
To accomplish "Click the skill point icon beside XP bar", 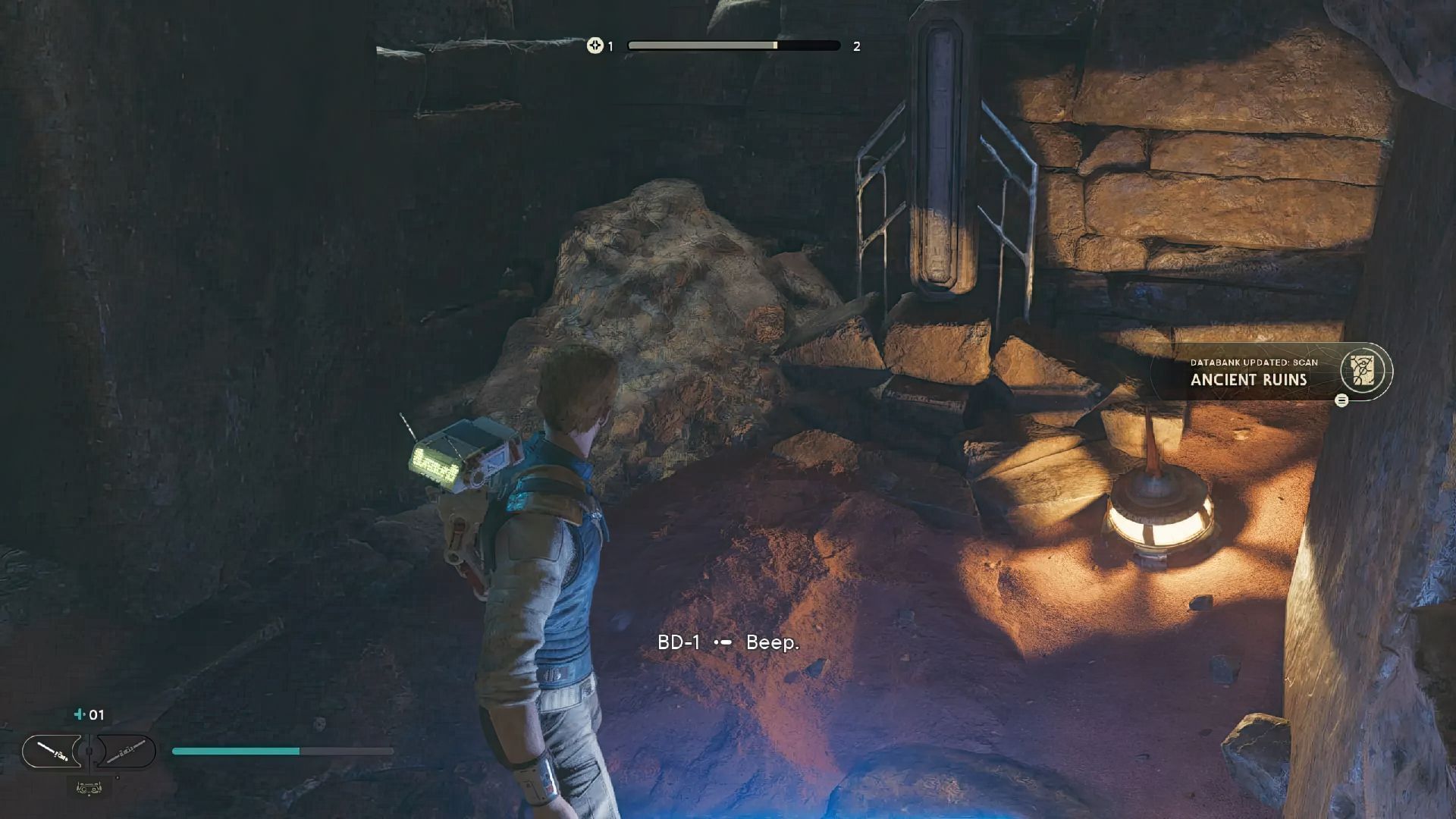I will pyautogui.click(x=595, y=45).
